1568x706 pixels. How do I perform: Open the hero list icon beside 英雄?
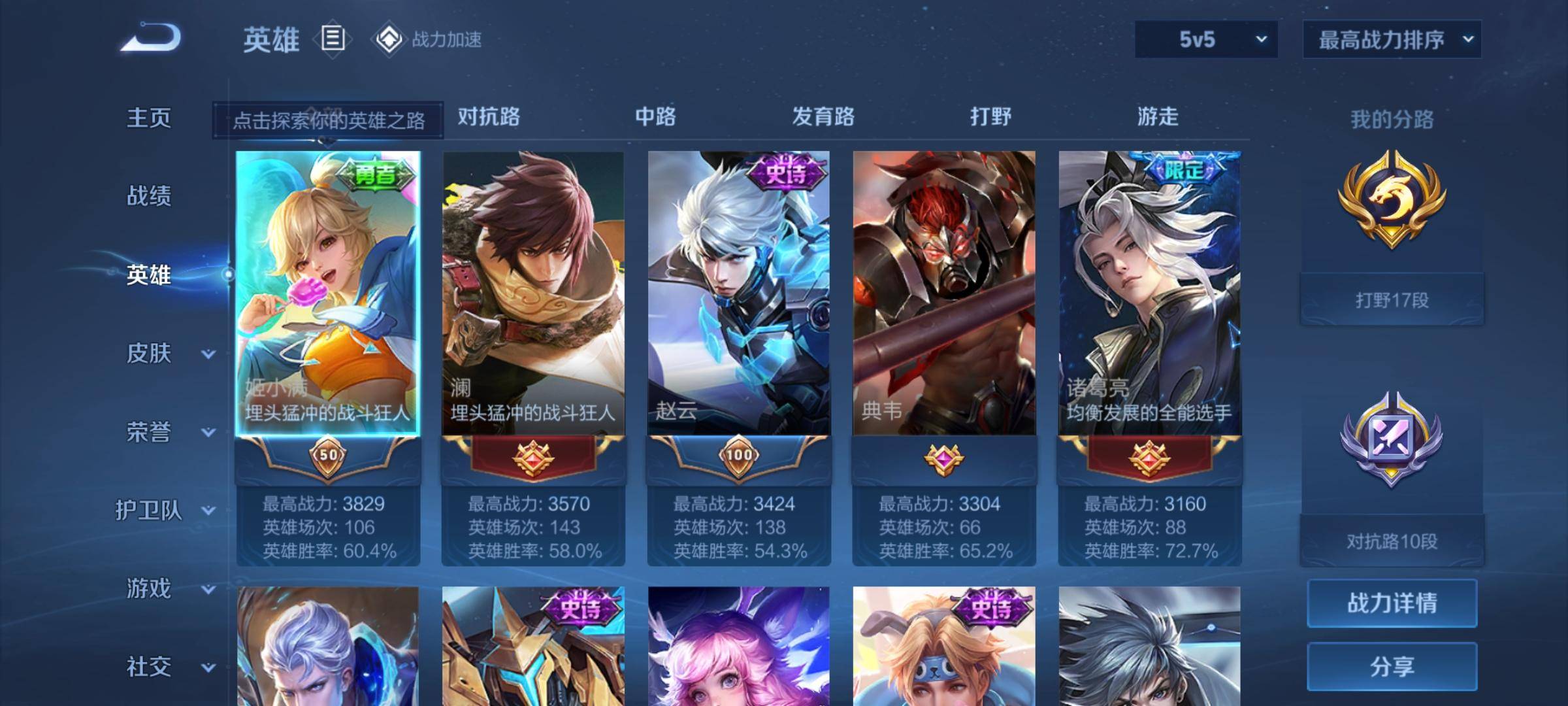[333, 39]
